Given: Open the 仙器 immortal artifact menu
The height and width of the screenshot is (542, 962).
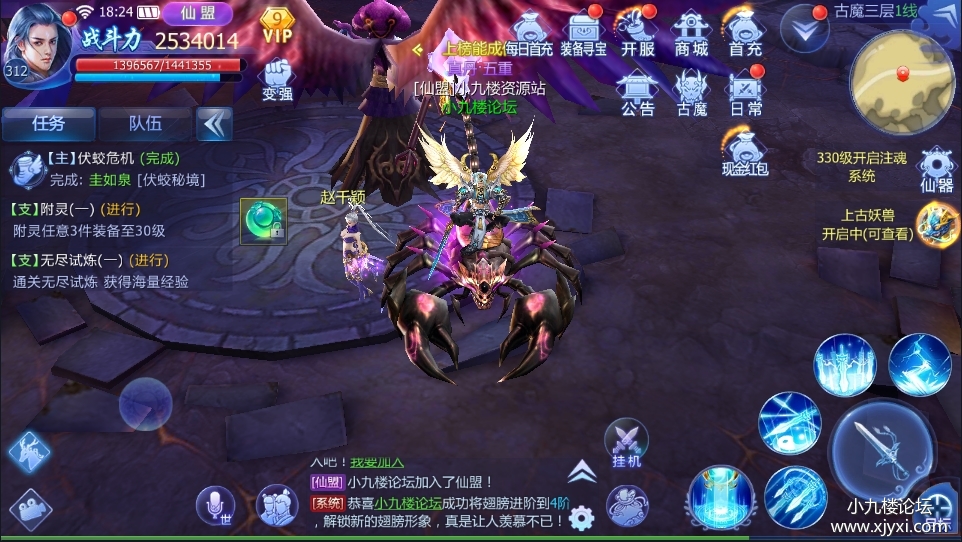Looking at the screenshot, I should pyautogui.click(x=935, y=167).
